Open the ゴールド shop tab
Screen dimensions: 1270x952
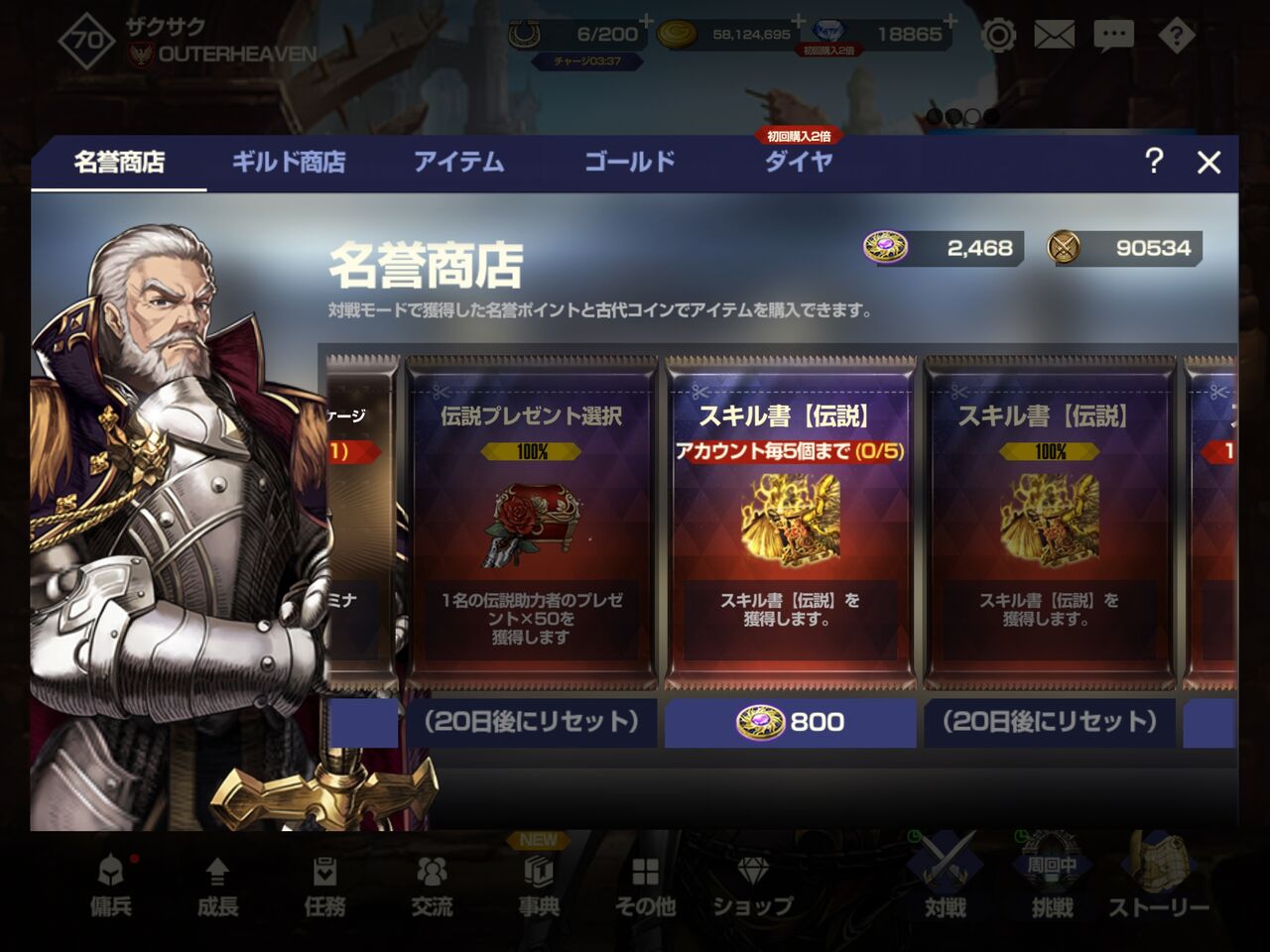click(x=627, y=162)
